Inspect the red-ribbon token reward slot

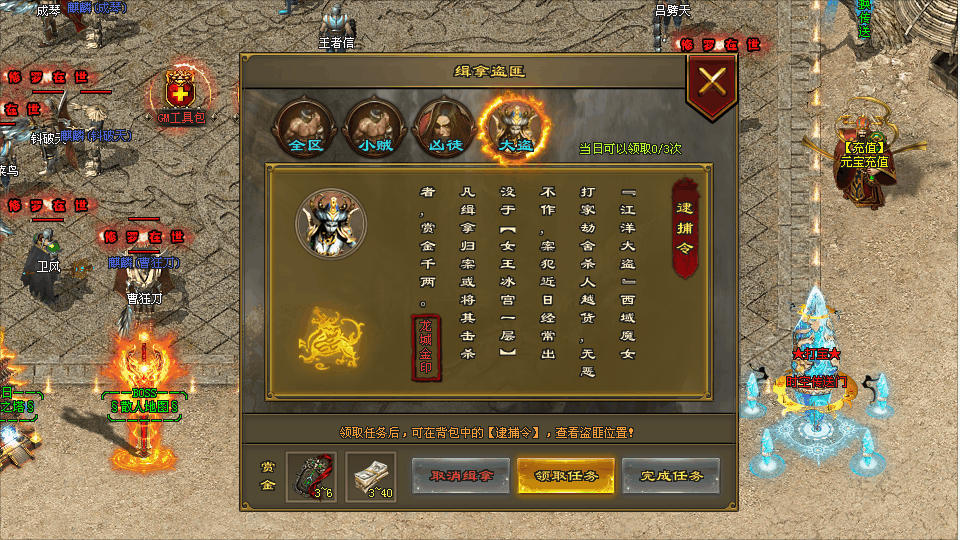(312, 476)
